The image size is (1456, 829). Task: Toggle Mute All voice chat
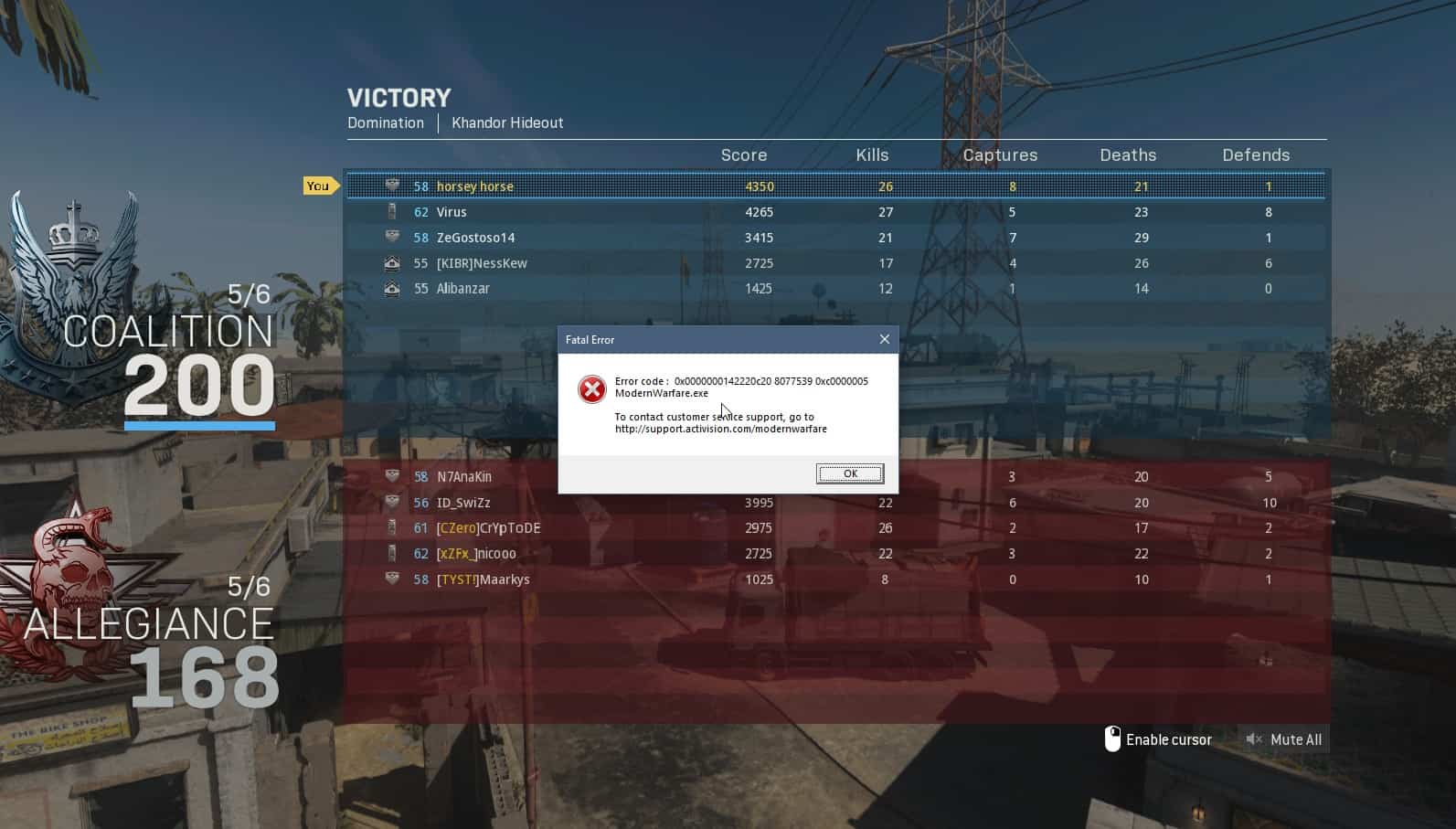coord(1283,739)
